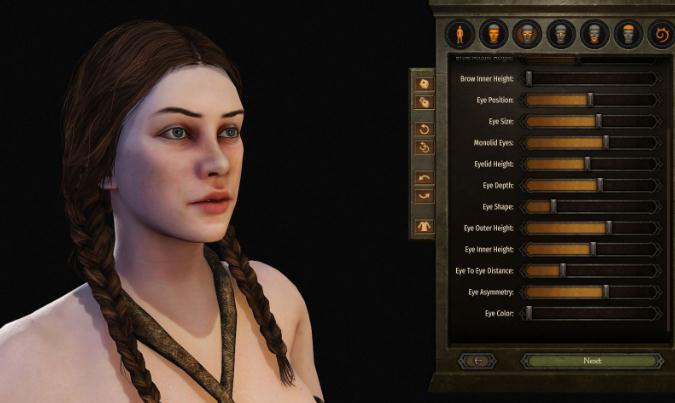The height and width of the screenshot is (403, 675).
Task: Go back with the left arrow button
Action: (x=478, y=360)
